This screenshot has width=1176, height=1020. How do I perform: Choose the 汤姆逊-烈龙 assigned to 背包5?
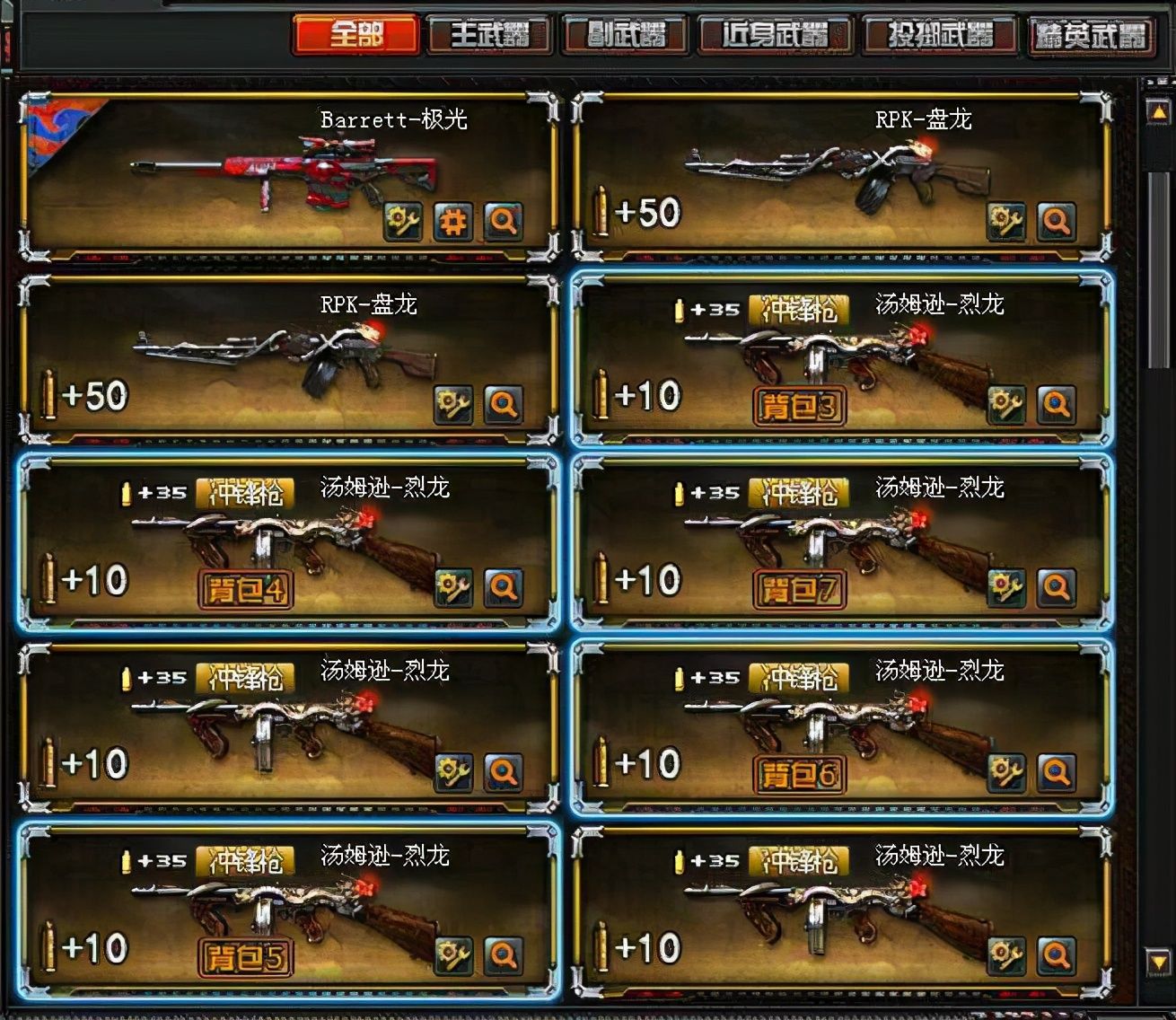(287, 910)
